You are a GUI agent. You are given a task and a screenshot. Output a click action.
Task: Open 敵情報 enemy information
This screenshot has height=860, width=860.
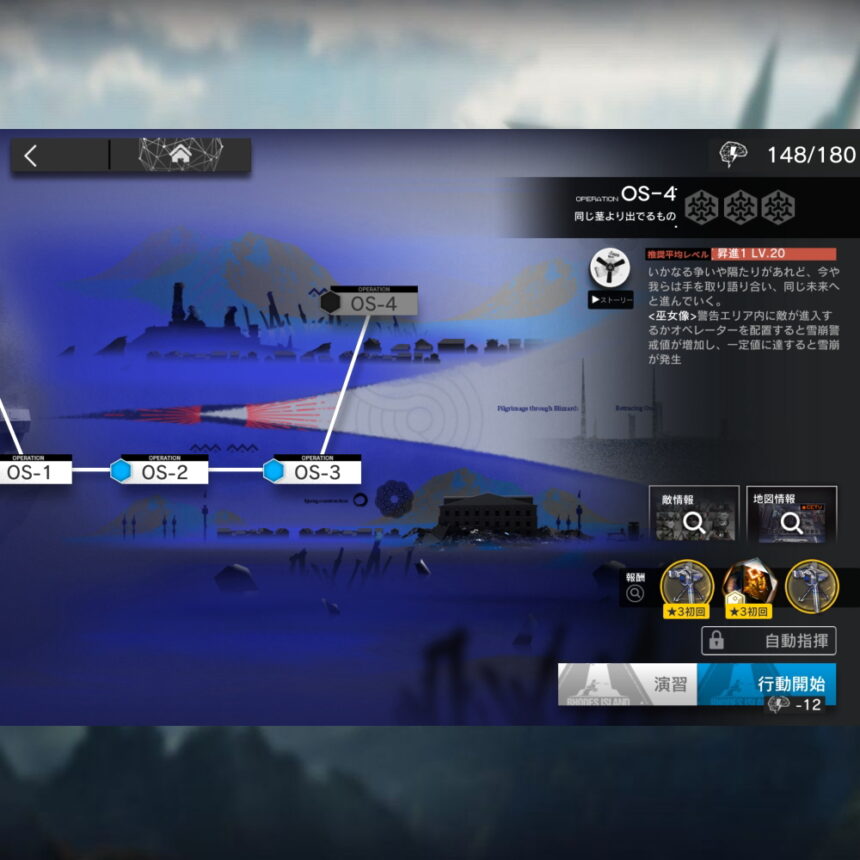click(694, 514)
